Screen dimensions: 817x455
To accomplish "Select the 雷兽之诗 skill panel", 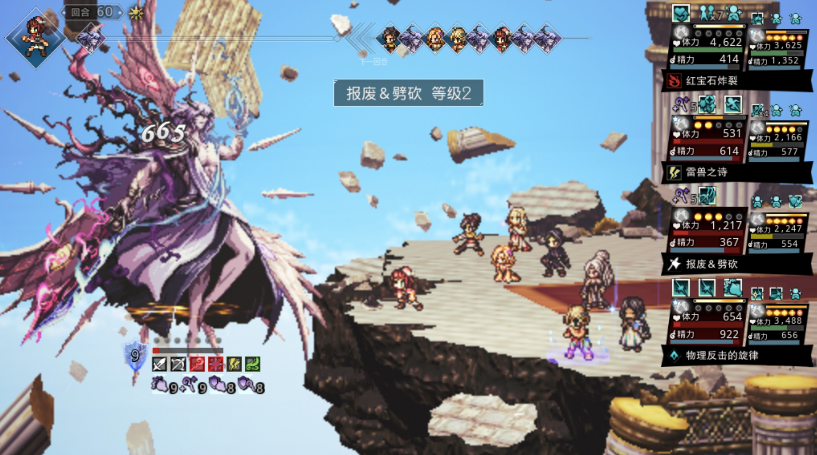I will pyautogui.click(x=736, y=172).
